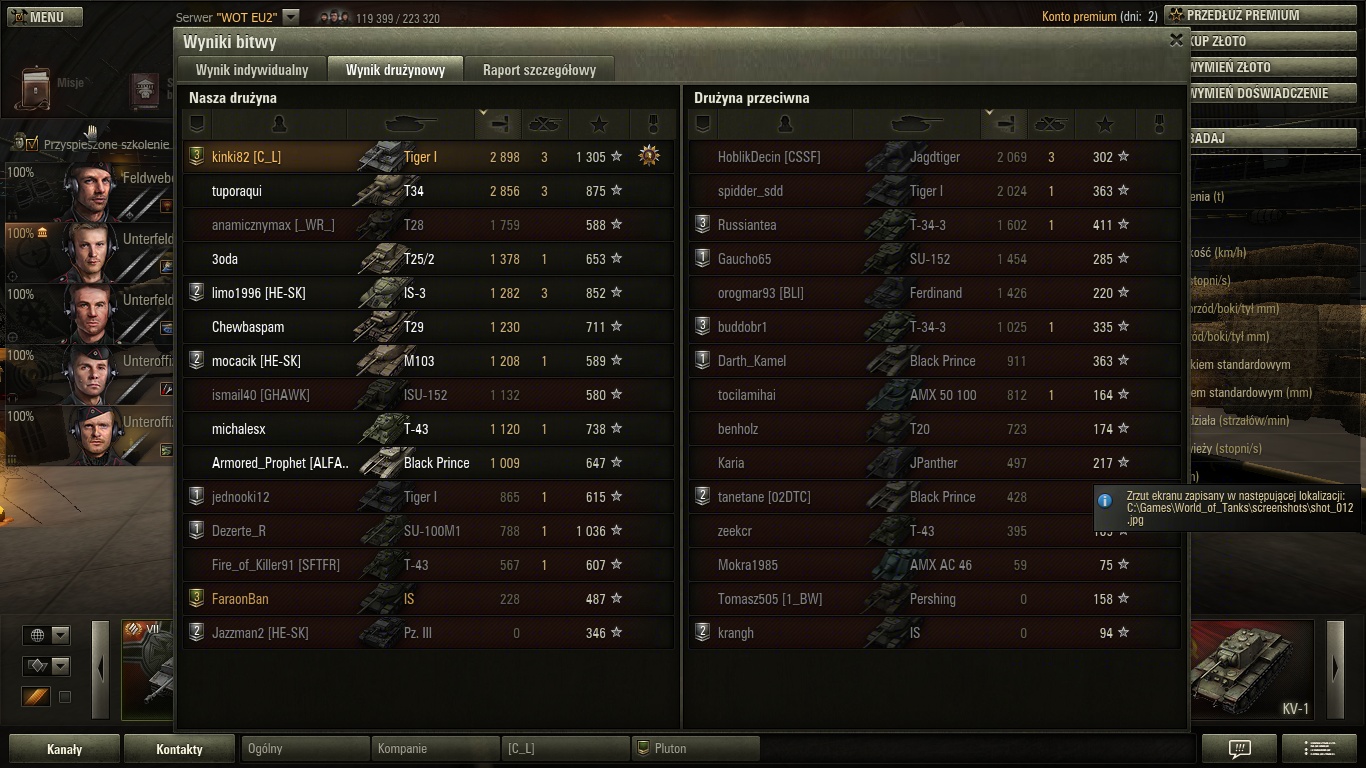
Task: Switch to Wynik indywidualny tab
Action: tap(252, 70)
